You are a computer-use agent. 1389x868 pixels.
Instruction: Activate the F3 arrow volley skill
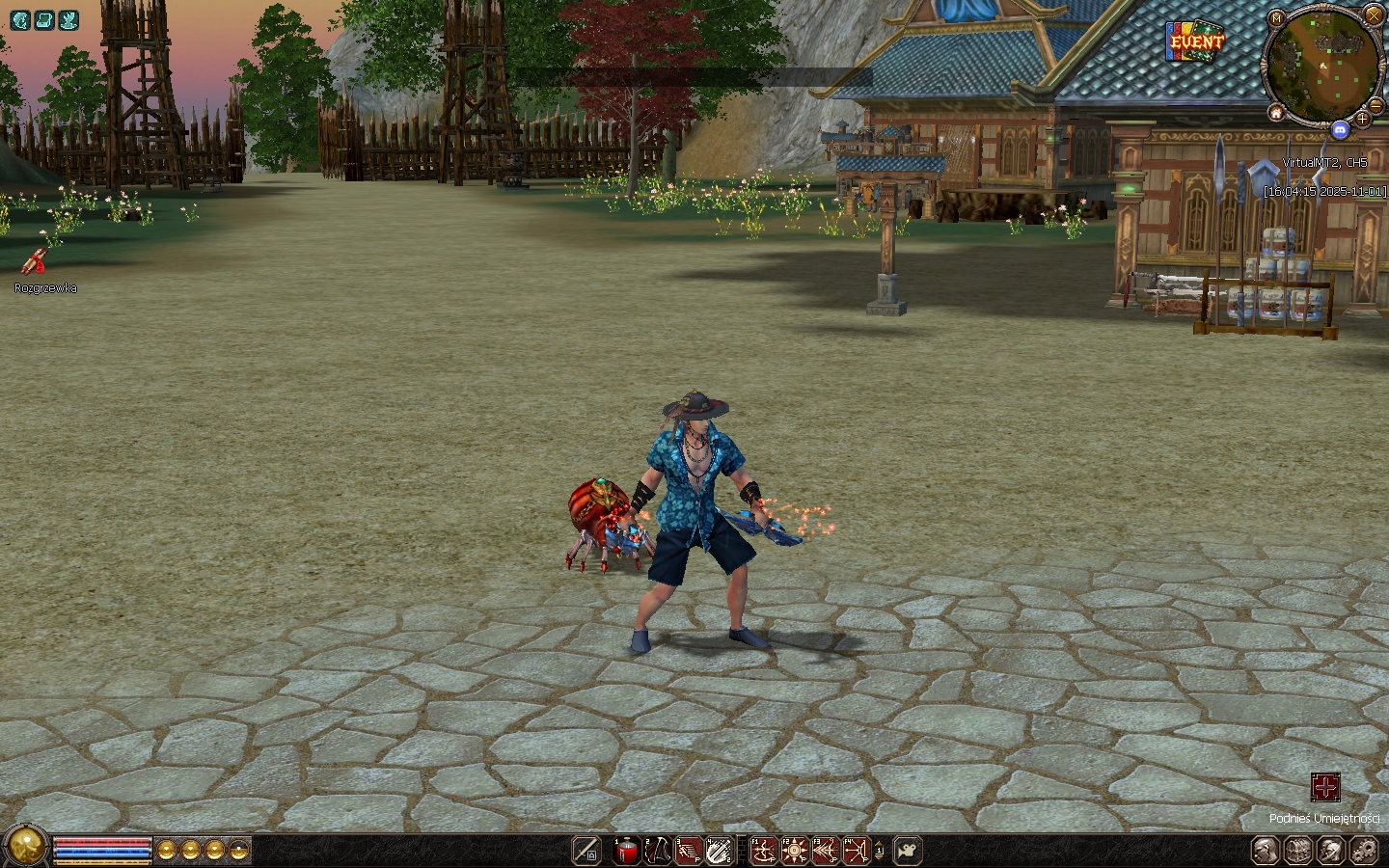point(826,851)
